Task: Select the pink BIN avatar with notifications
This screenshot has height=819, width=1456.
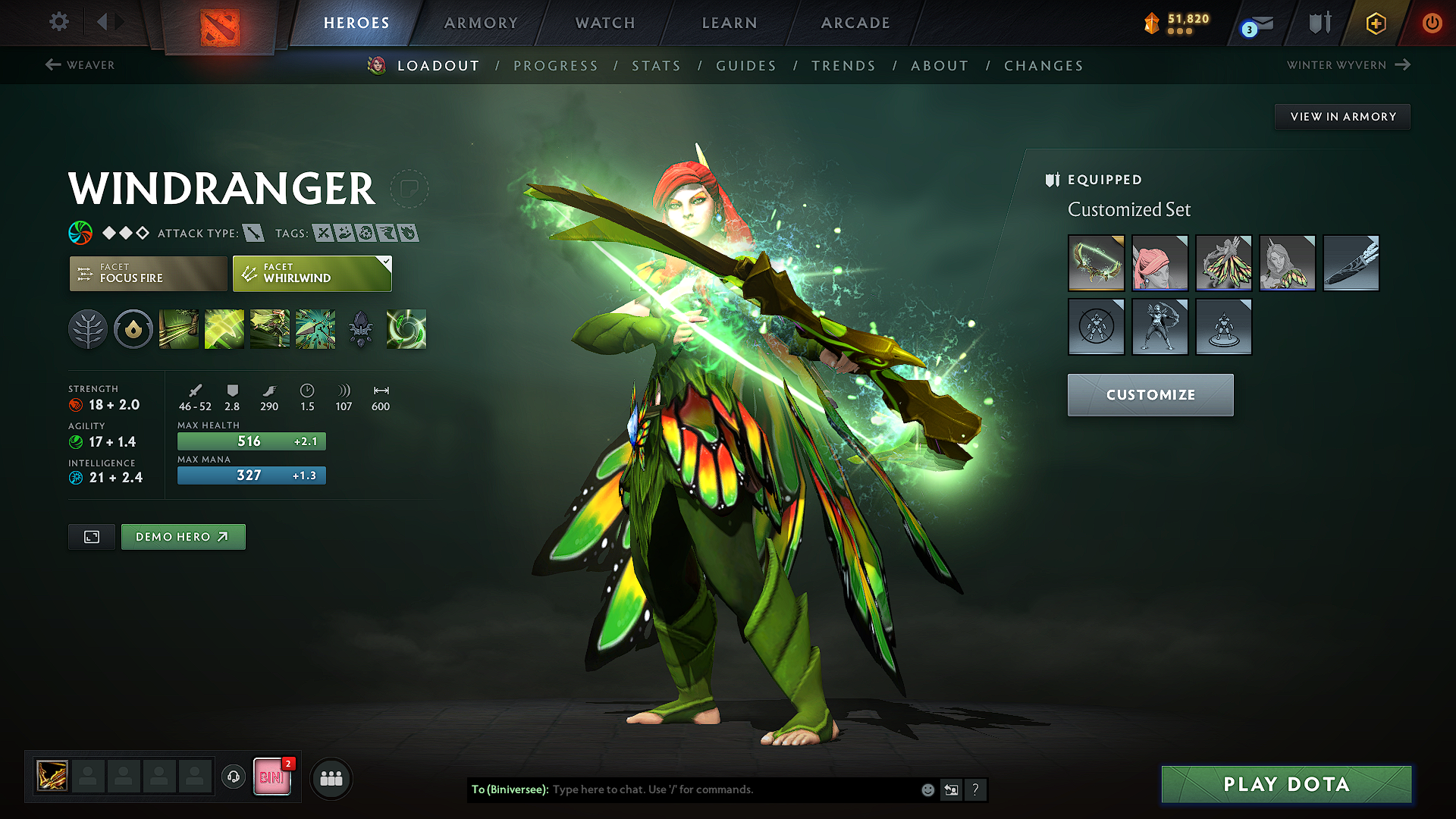Action: pyautogui.click(x=271, y=777)
